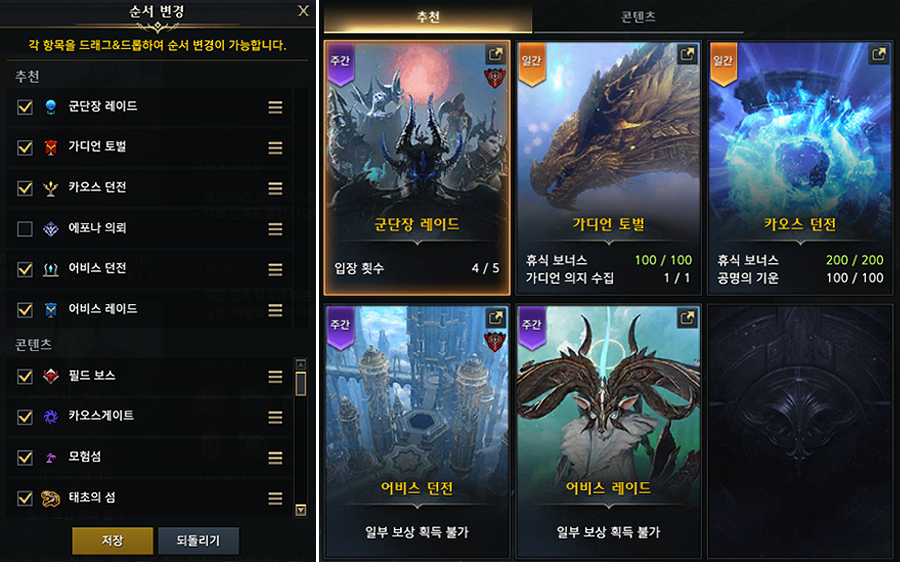Enable the 에포나 의뢰 checkbox

(x=25, y=229)
